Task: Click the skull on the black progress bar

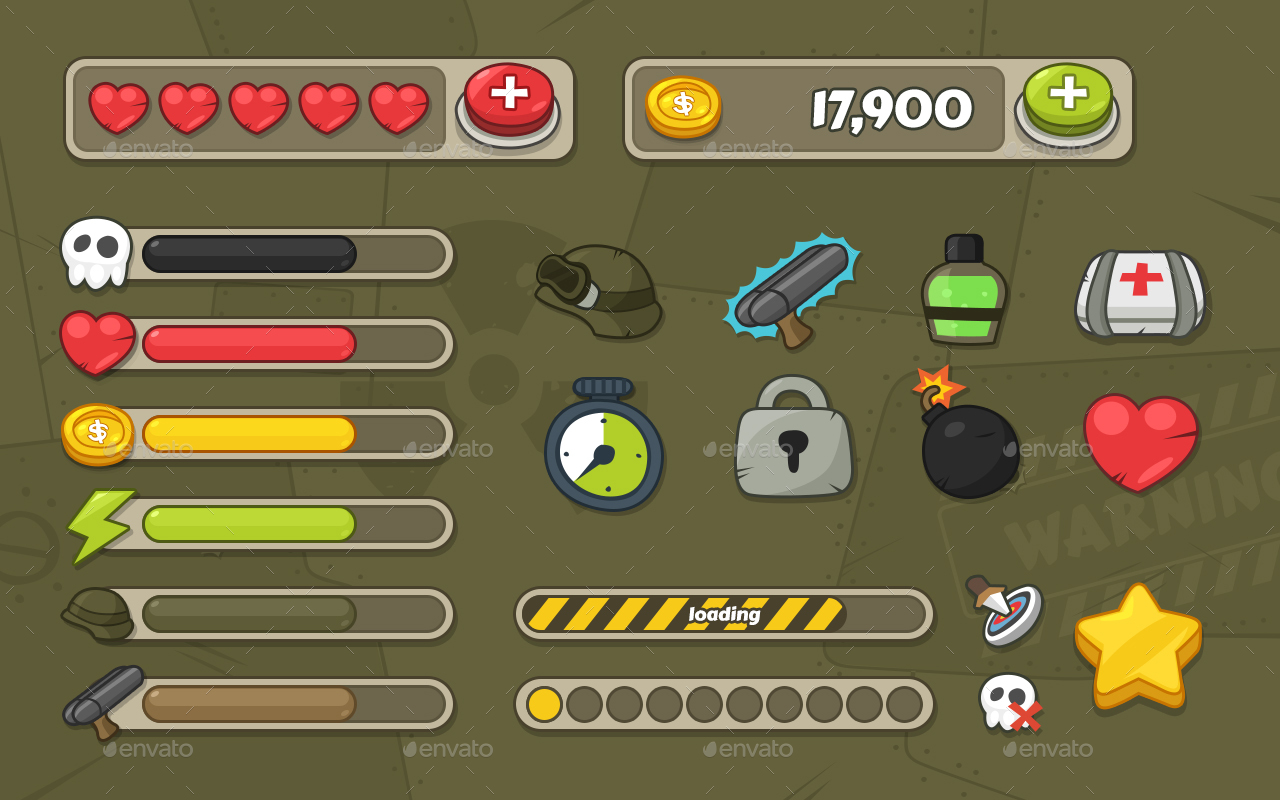Action: pyautogui.click(x=97, y=252)
